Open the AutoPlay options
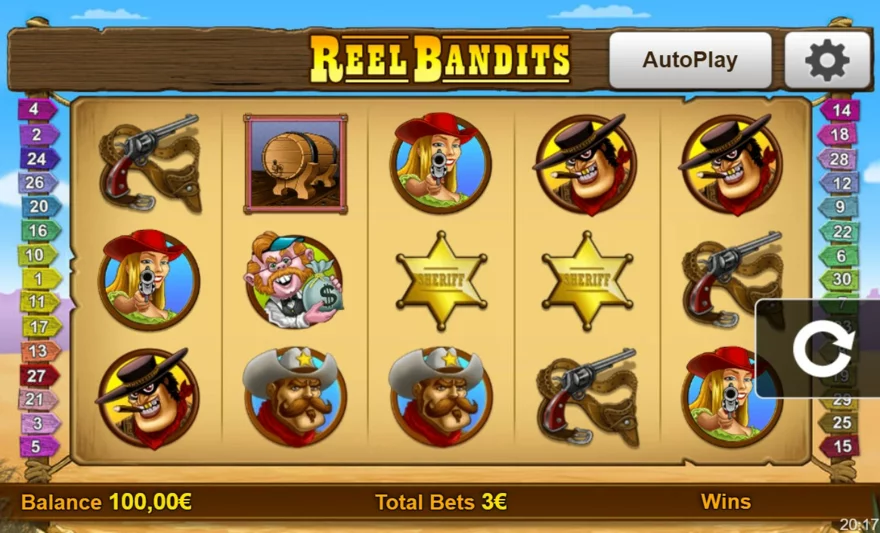880x533 pixels. click(690, 60)
